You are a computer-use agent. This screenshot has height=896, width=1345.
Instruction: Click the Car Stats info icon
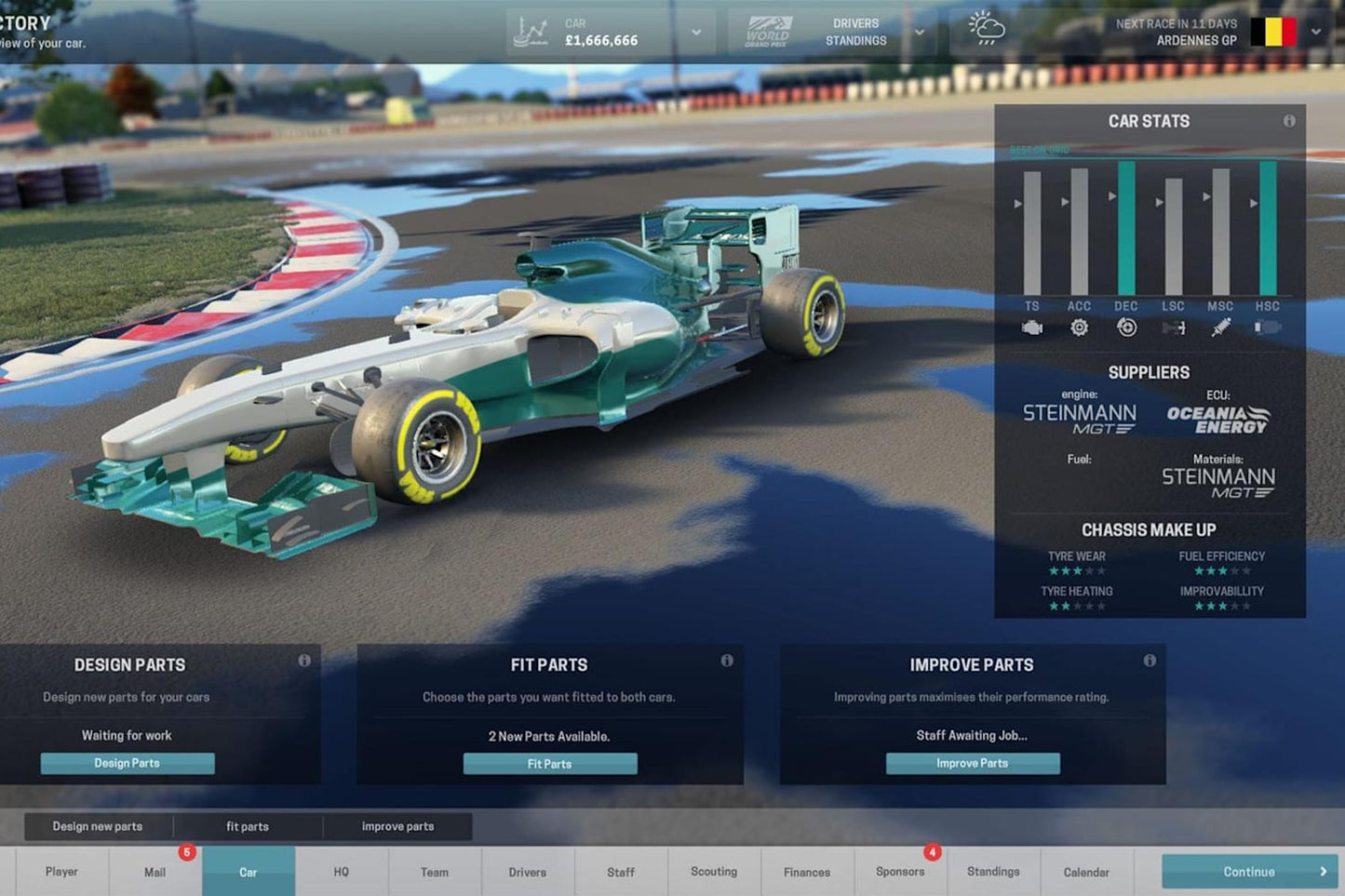(x=1289, y=121)
